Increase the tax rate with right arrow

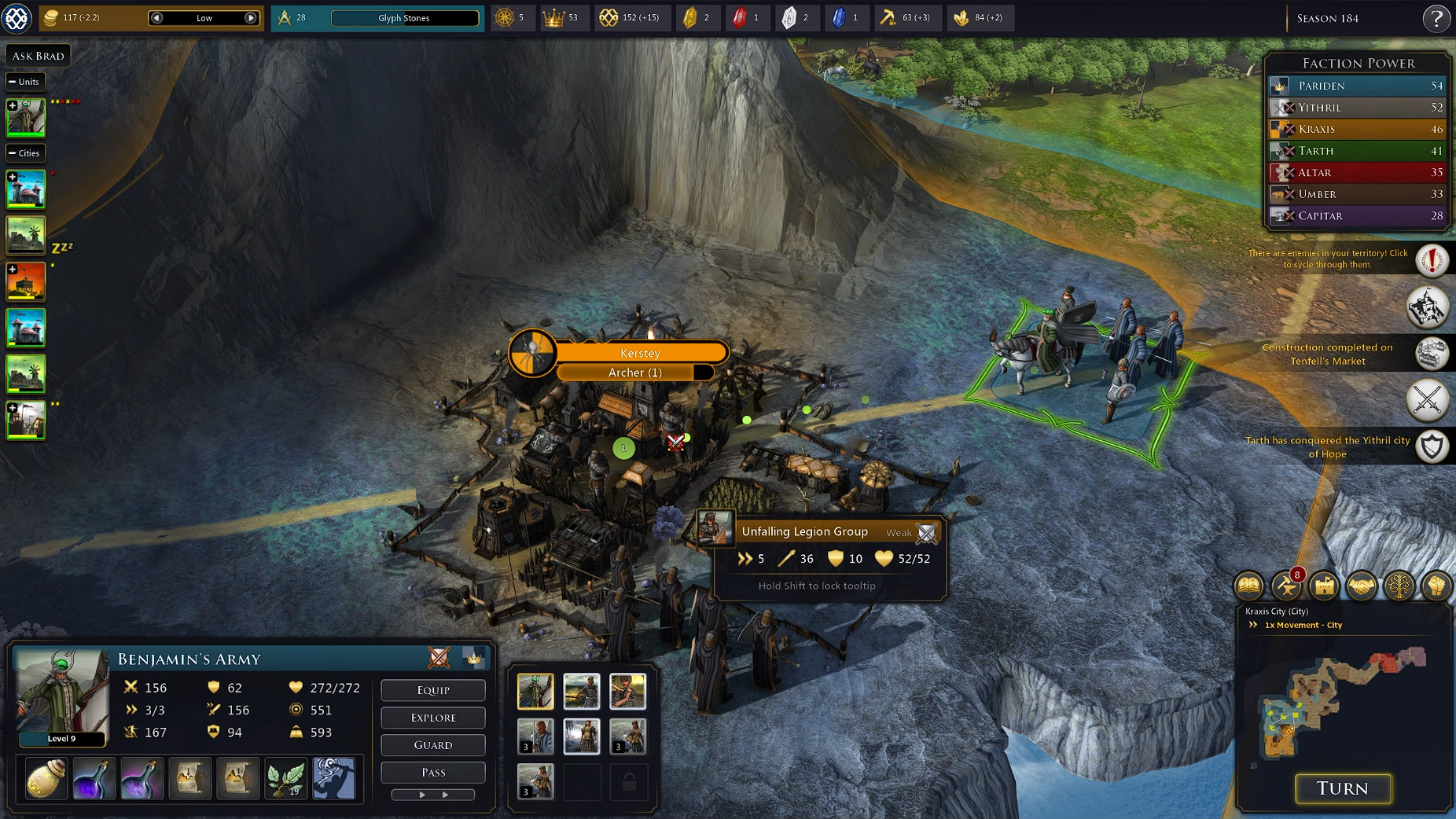251,18
